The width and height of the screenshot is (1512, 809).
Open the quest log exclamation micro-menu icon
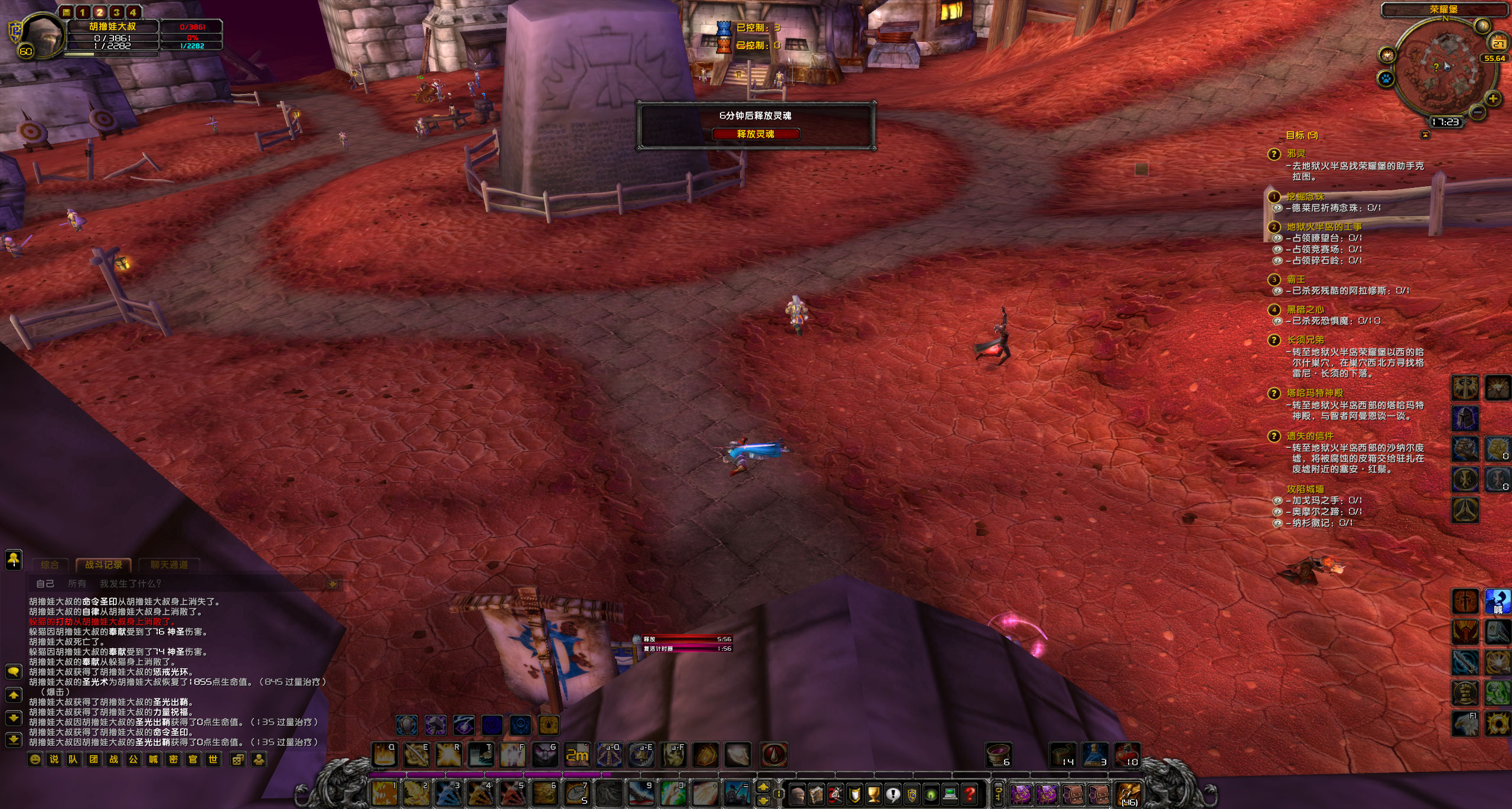click(892, 795)
